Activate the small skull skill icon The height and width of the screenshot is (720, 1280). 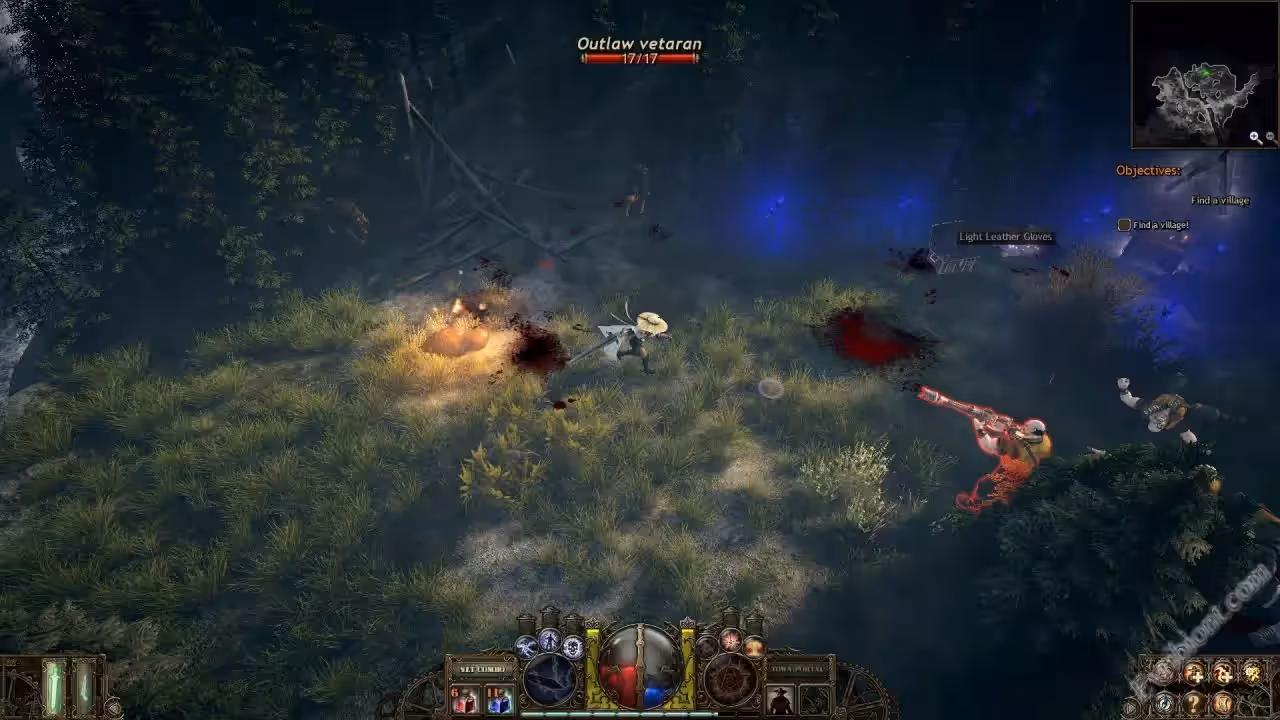pos(573,647)
